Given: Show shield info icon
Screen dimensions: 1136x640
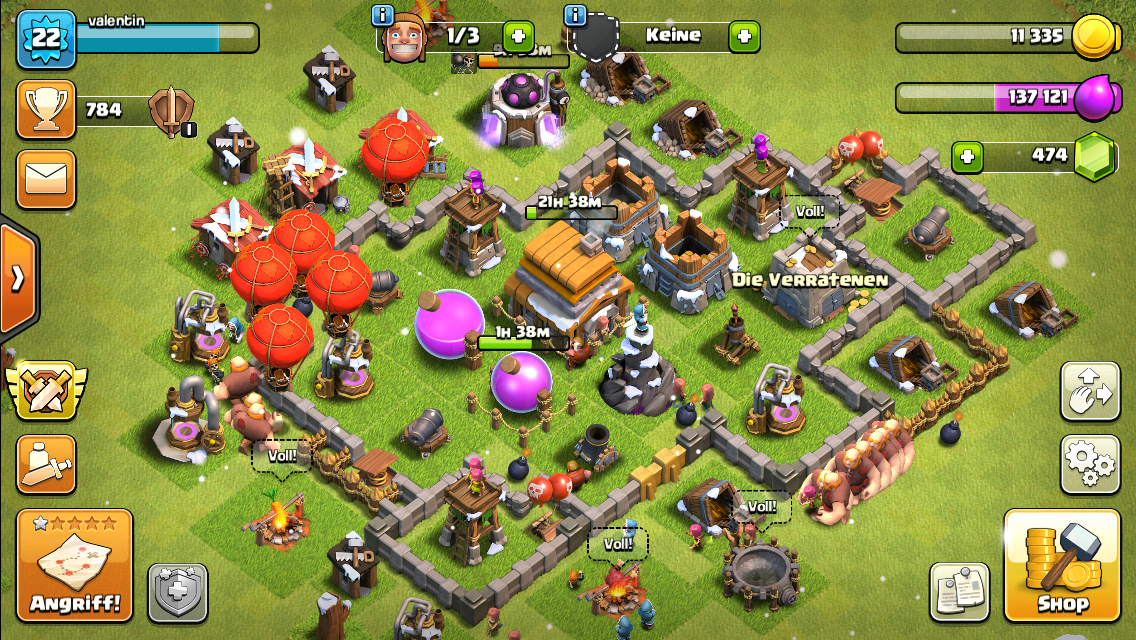Looking at the screenshot, I should coord(574,15).
